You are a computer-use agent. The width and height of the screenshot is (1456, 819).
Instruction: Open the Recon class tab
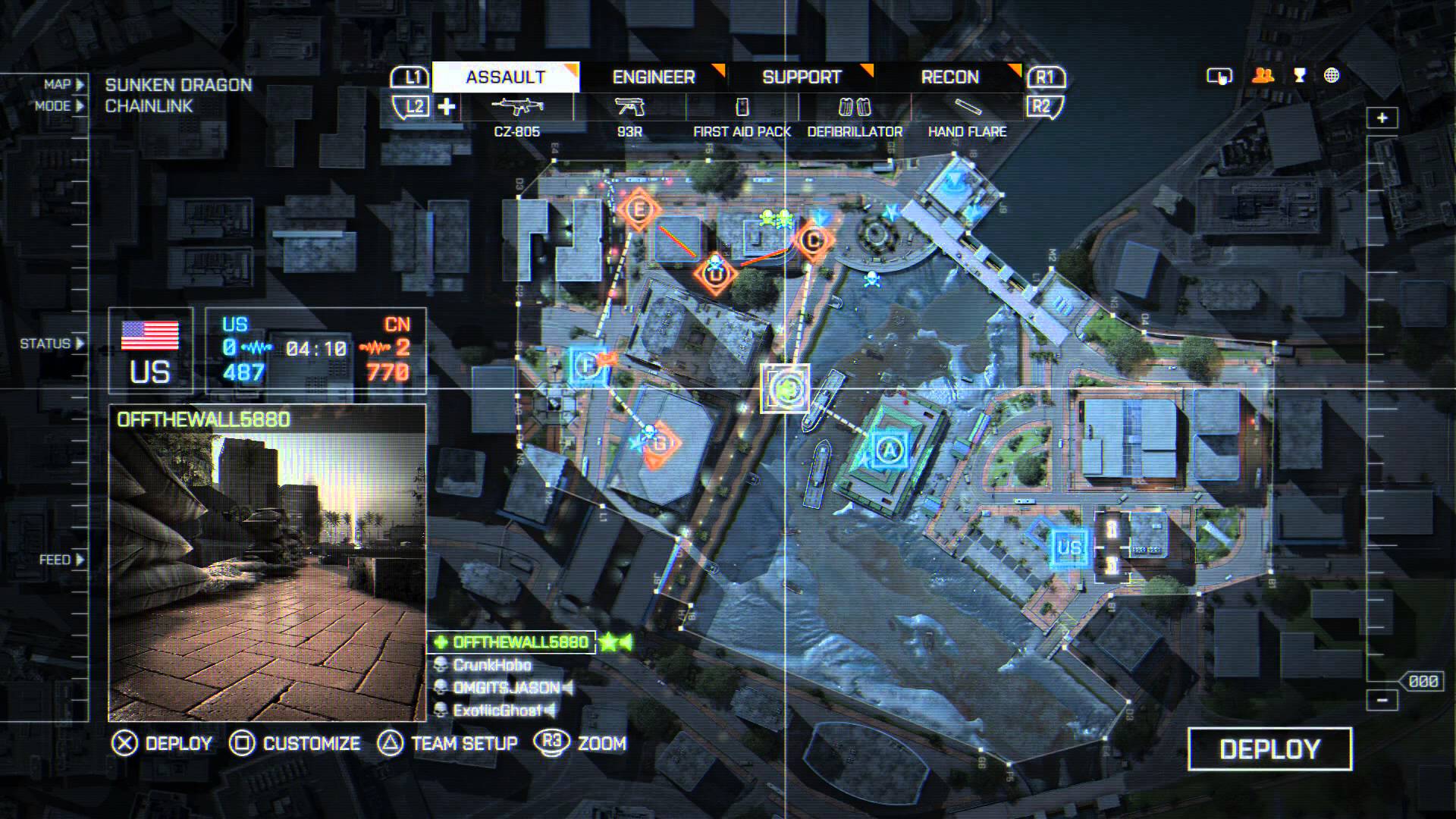949,77
